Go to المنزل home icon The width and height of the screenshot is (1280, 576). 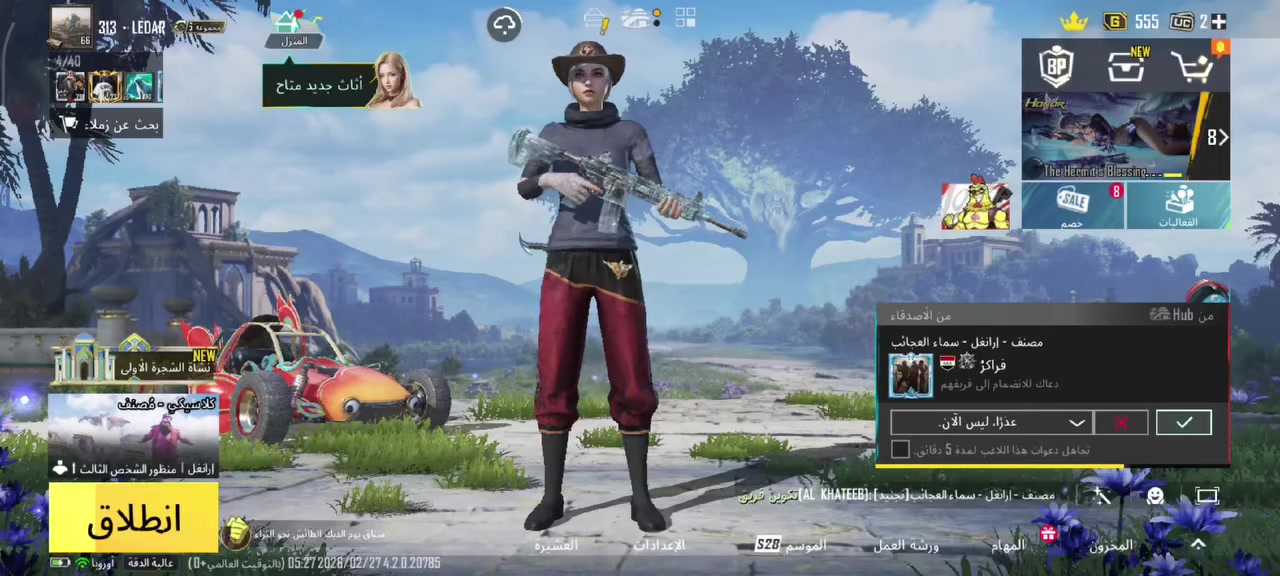(293, 28)
